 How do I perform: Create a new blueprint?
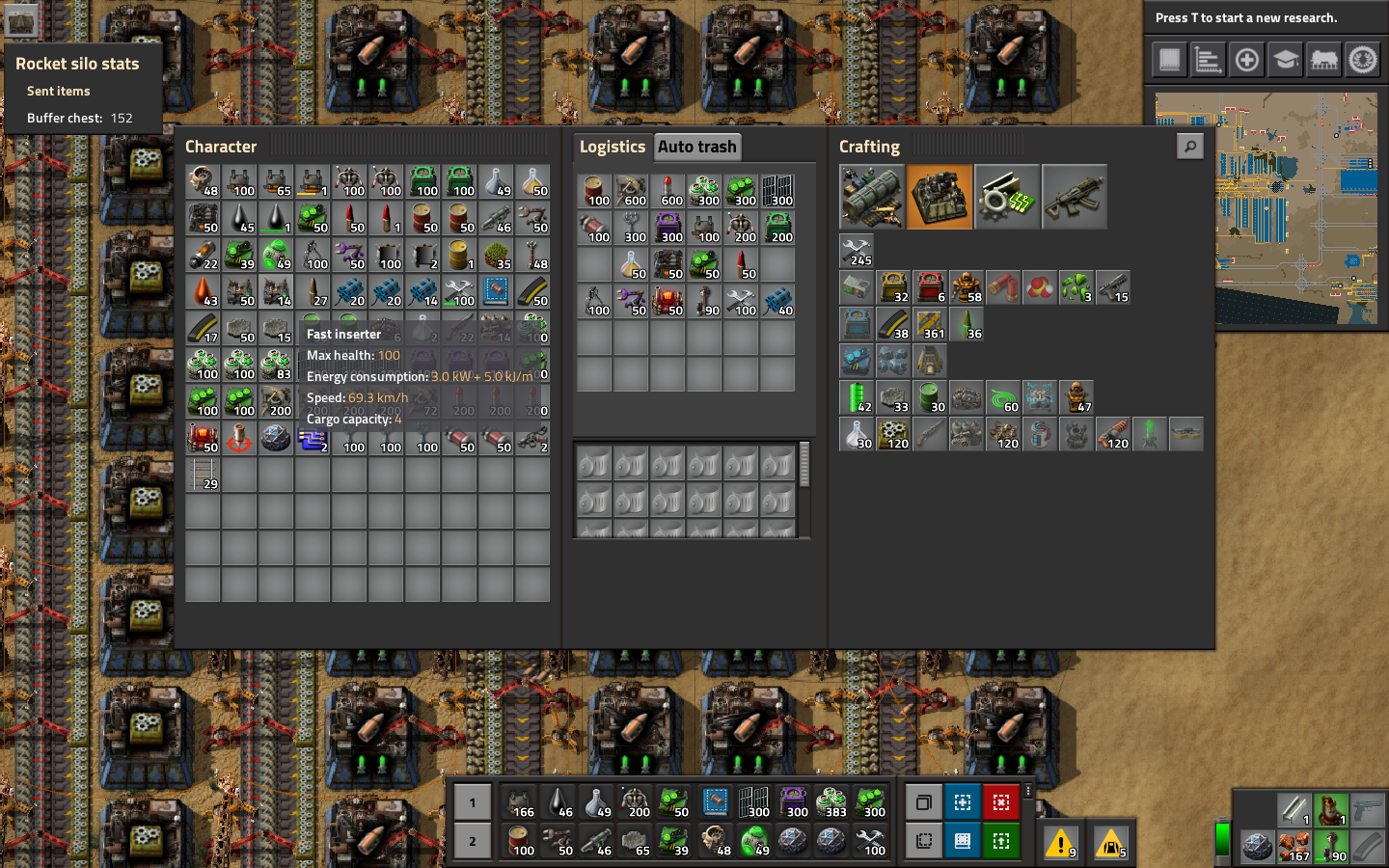tap(962, 801)
